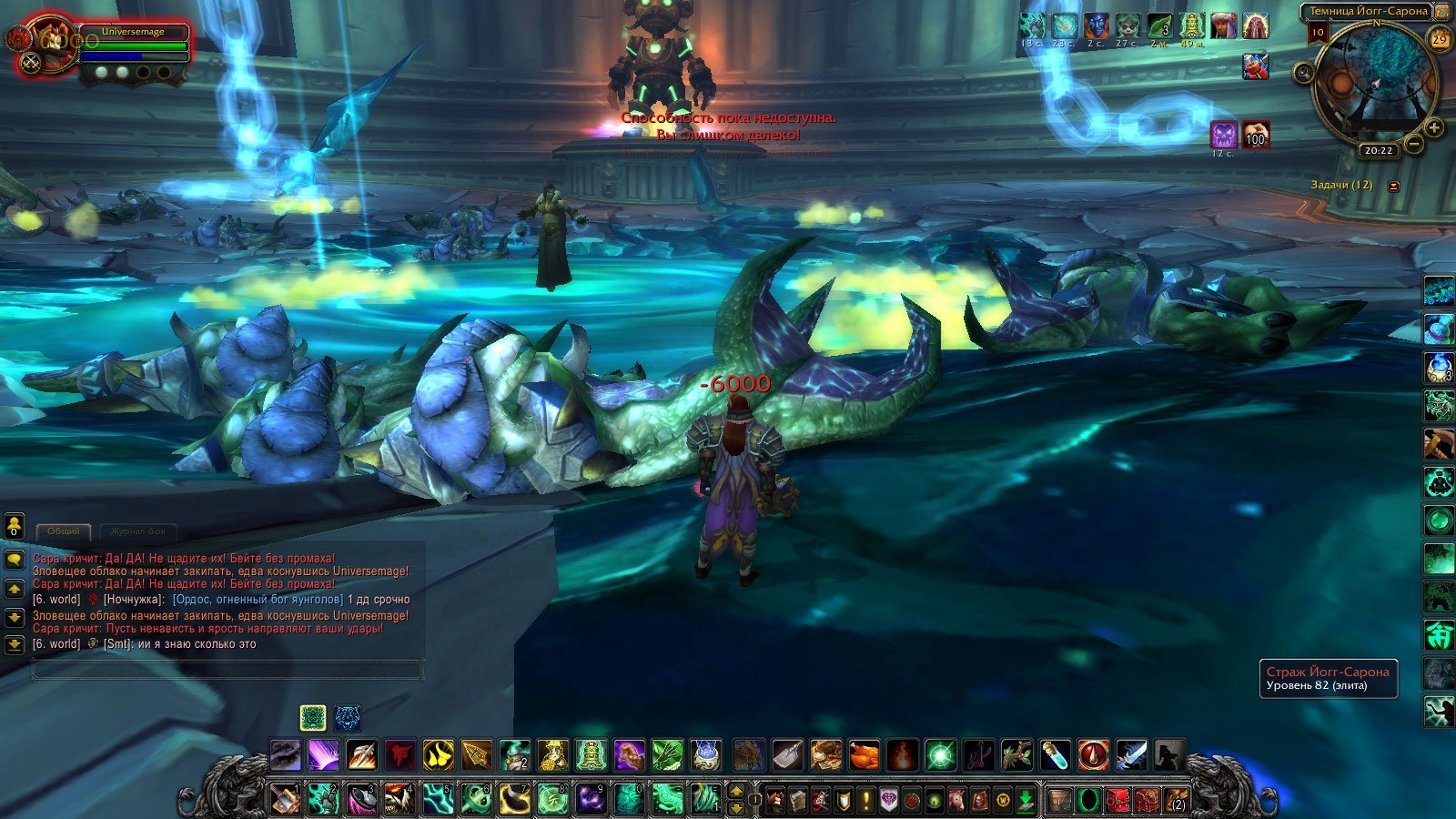Click the chat input box

click(227, 671)
